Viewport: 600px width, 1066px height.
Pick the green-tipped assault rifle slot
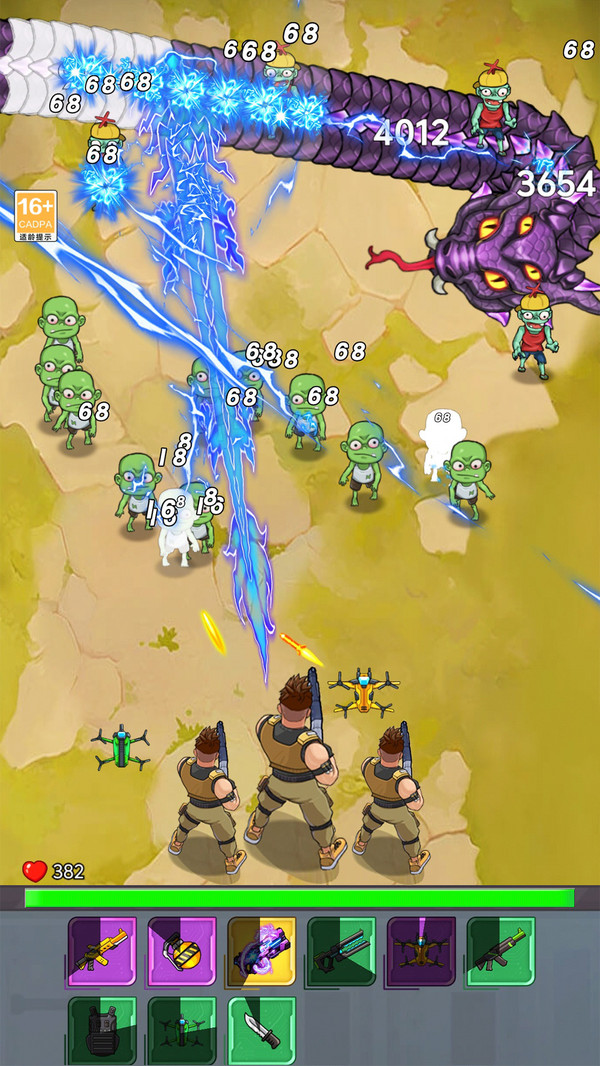point(501,951)
